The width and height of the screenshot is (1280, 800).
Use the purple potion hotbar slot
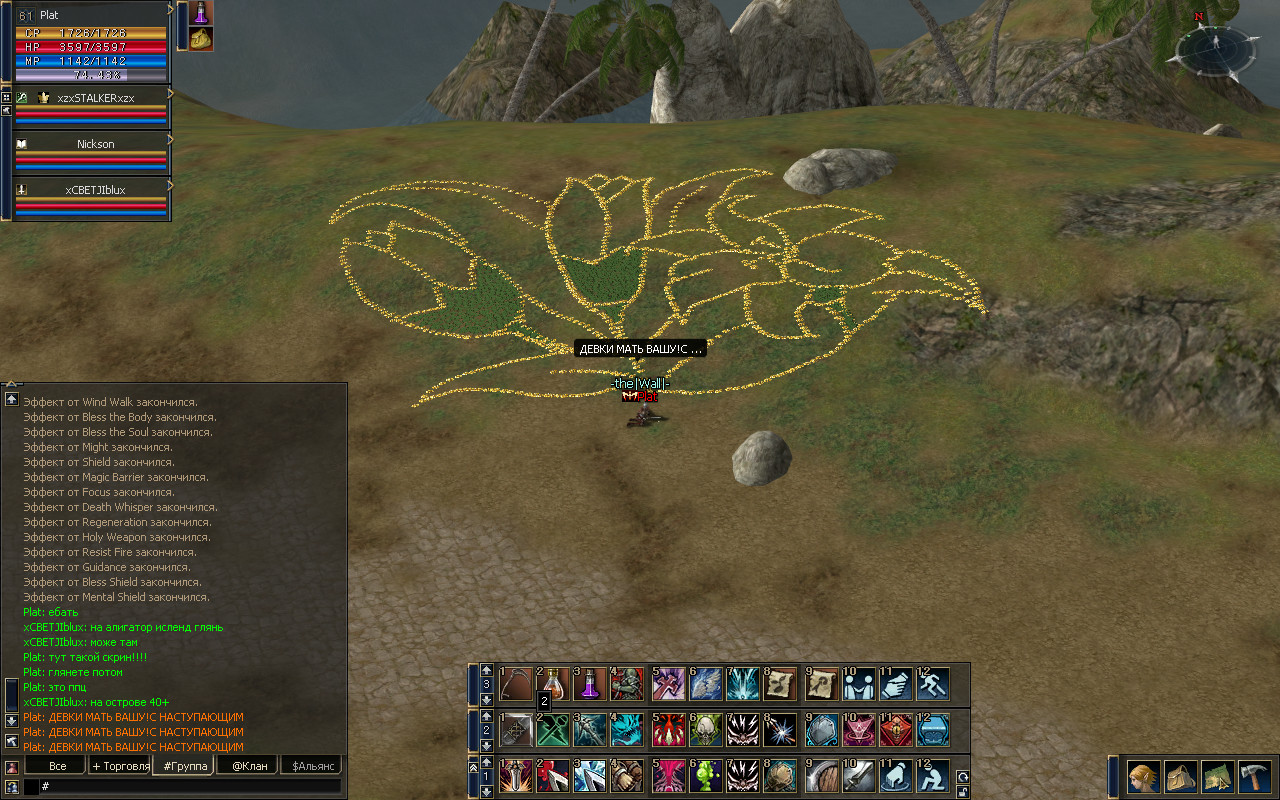[590, 684]
